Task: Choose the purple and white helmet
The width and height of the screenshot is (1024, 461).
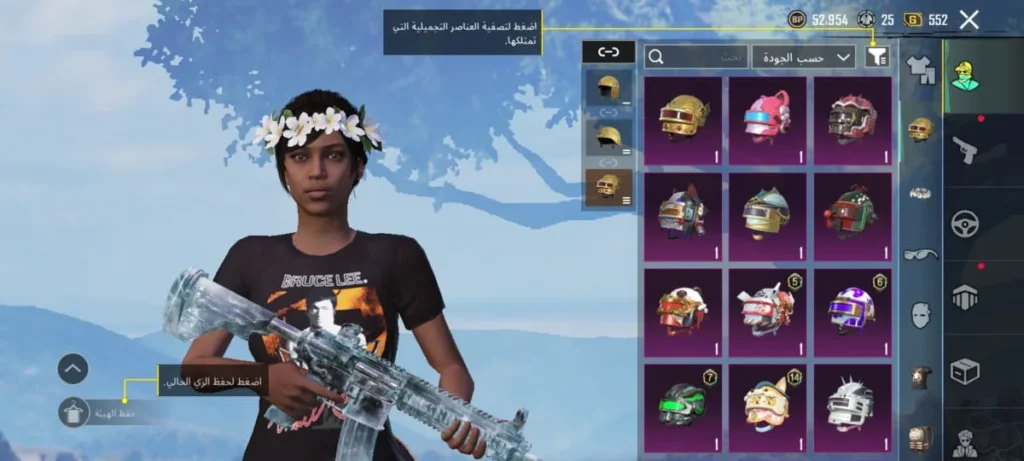Action: 852,312
